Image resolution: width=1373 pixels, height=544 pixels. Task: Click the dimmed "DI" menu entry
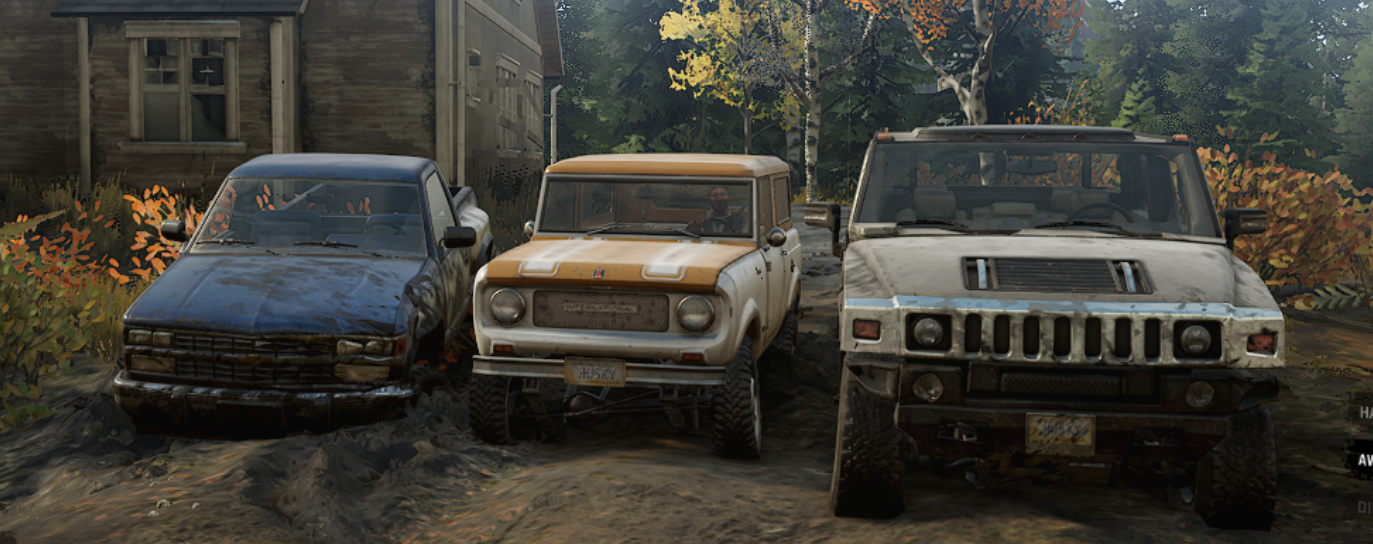pos(1364,508)
